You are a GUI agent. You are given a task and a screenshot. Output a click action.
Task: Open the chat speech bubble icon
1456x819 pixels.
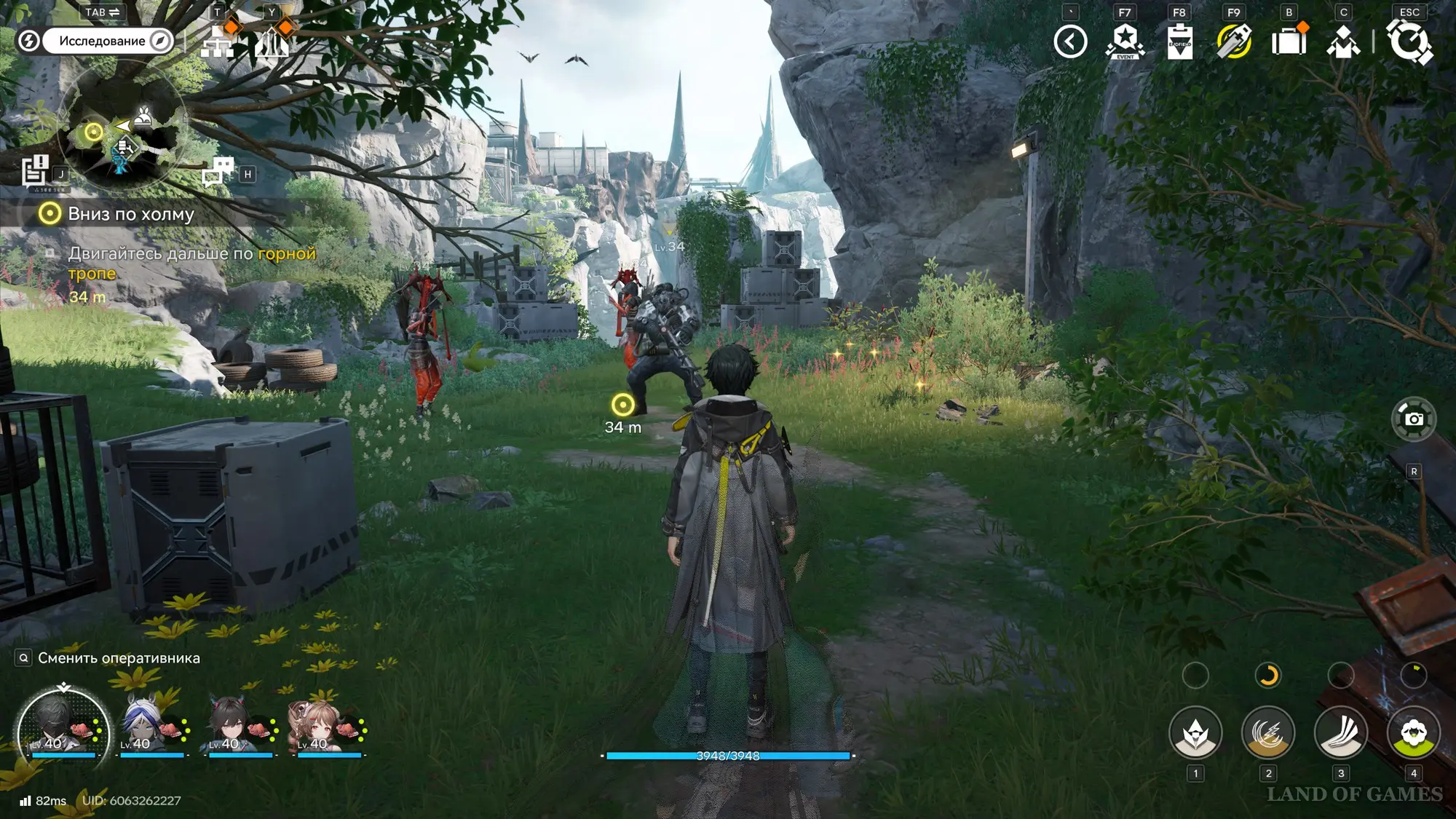point(218,172)
